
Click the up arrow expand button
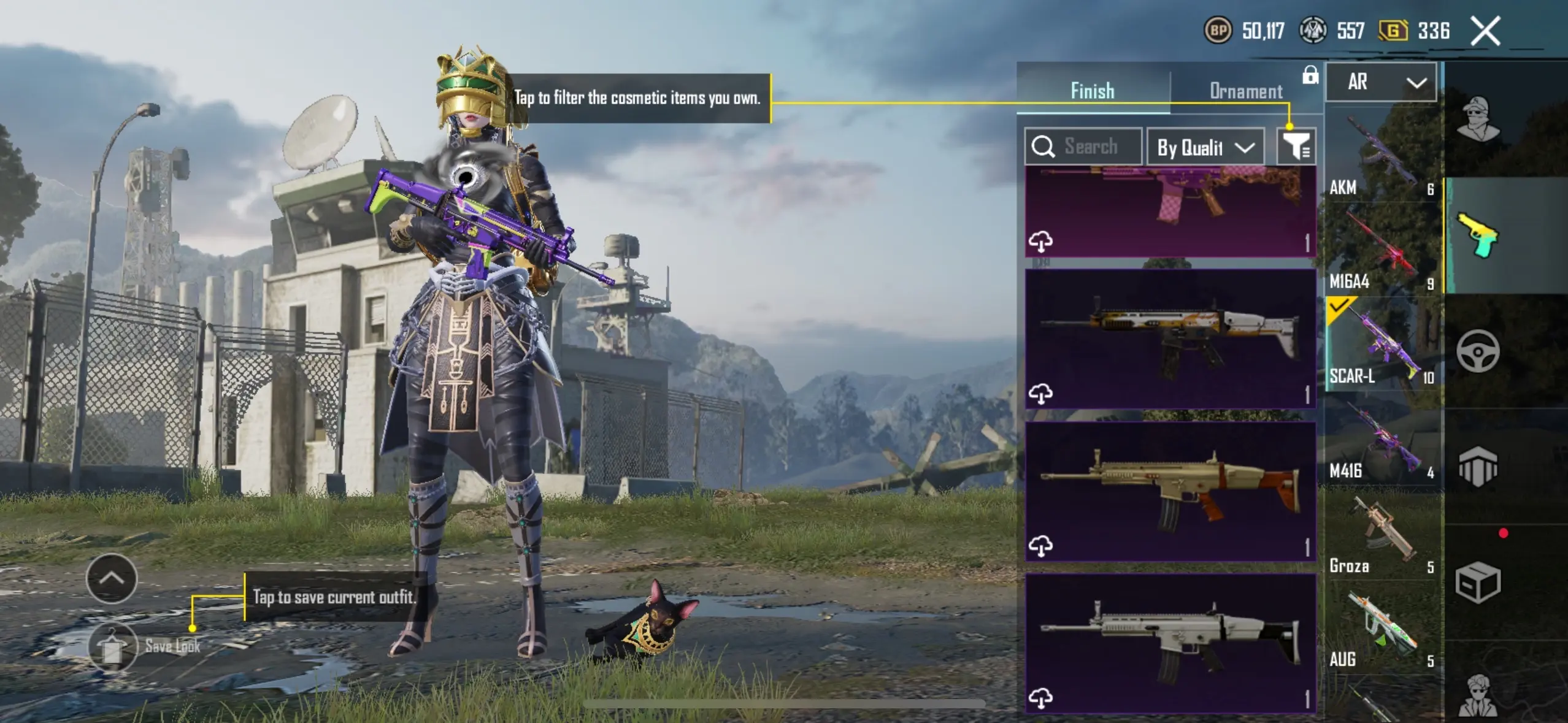coord(112,578)
